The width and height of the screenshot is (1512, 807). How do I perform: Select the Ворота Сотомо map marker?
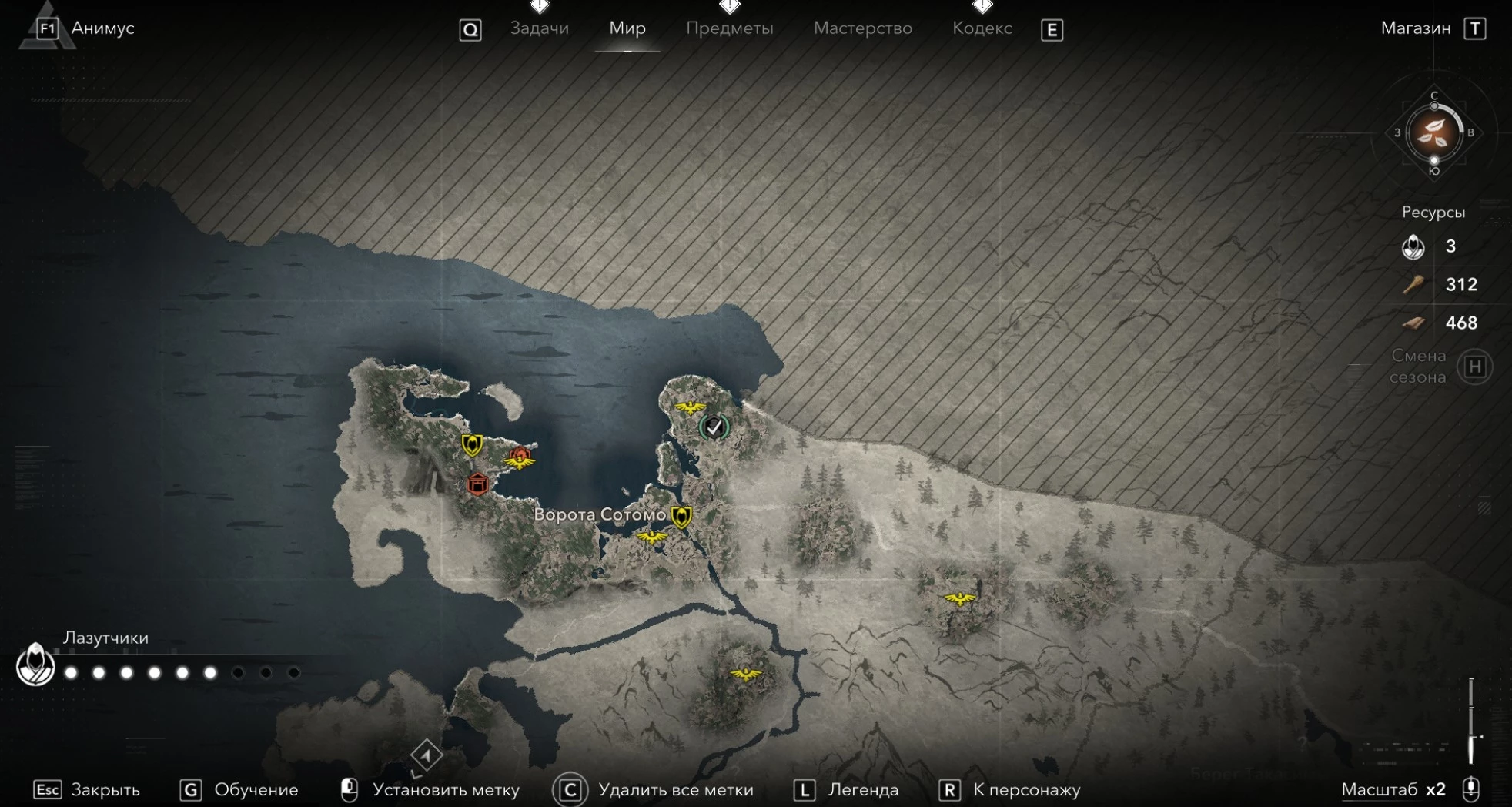click(681, 515)
